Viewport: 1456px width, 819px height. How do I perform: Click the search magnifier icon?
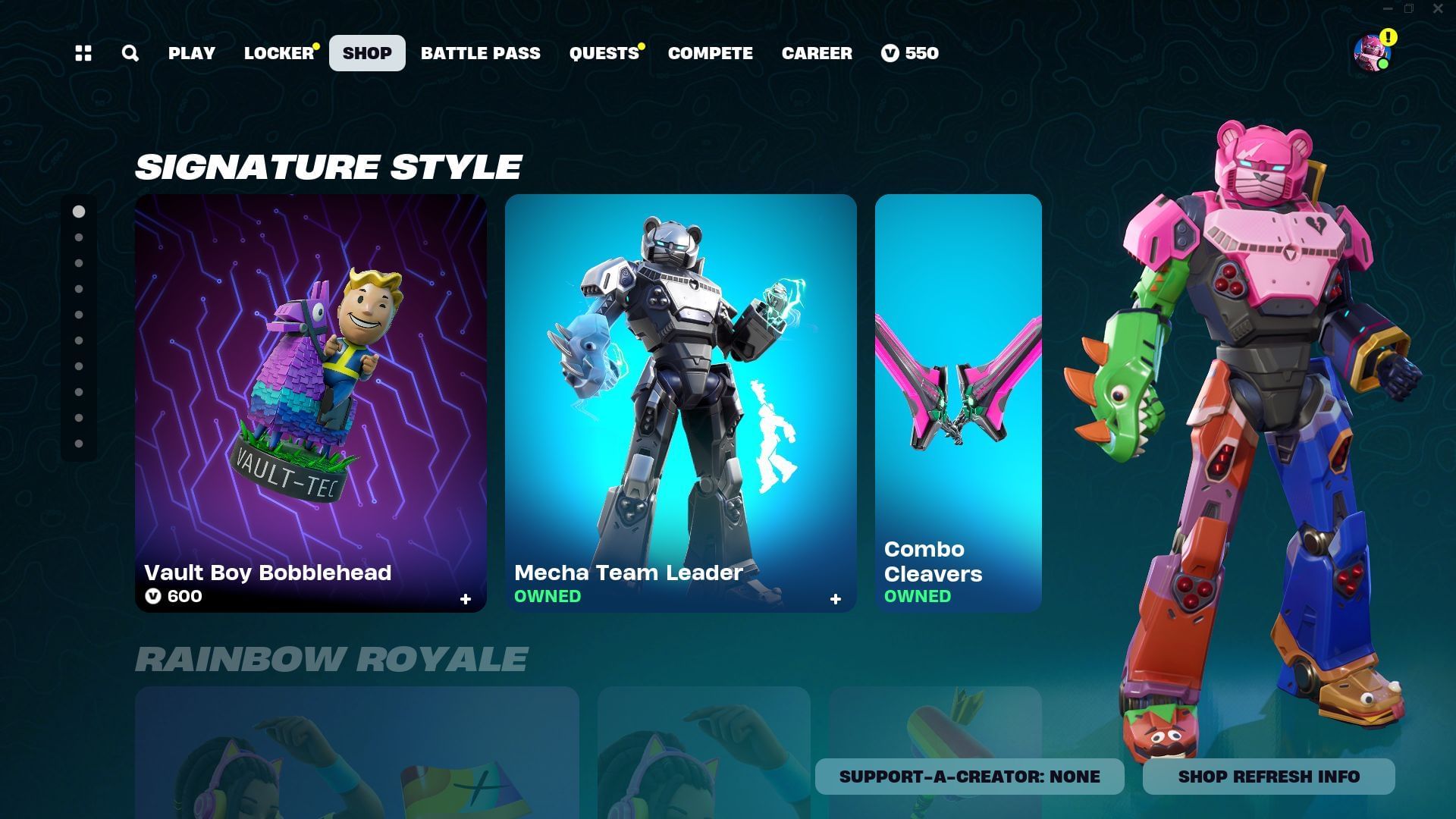click(x=130, y=53)
